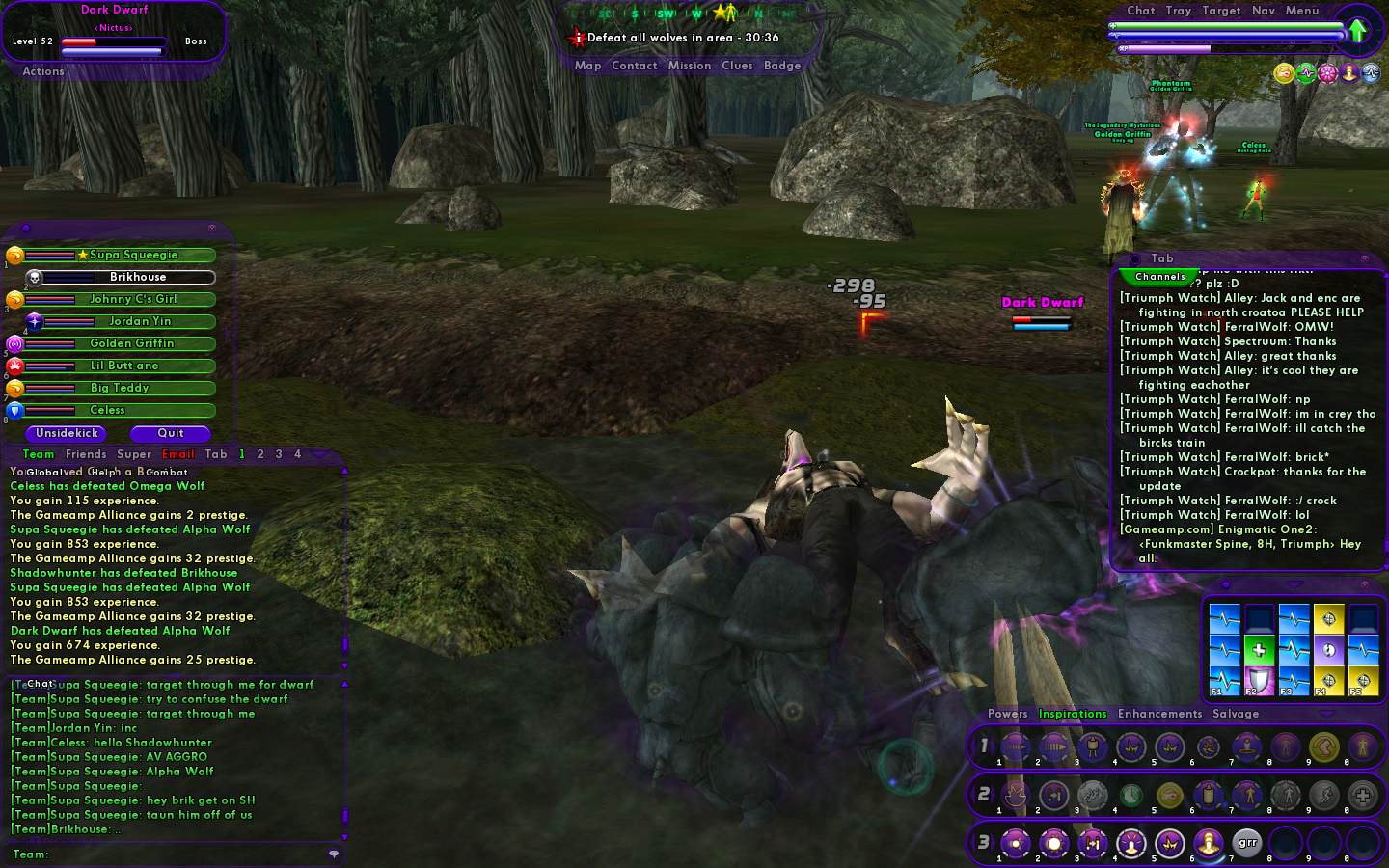Switch to the Email tab
Screen dimensions: 1389x868
pyautogui.click(x=177, y=454)
